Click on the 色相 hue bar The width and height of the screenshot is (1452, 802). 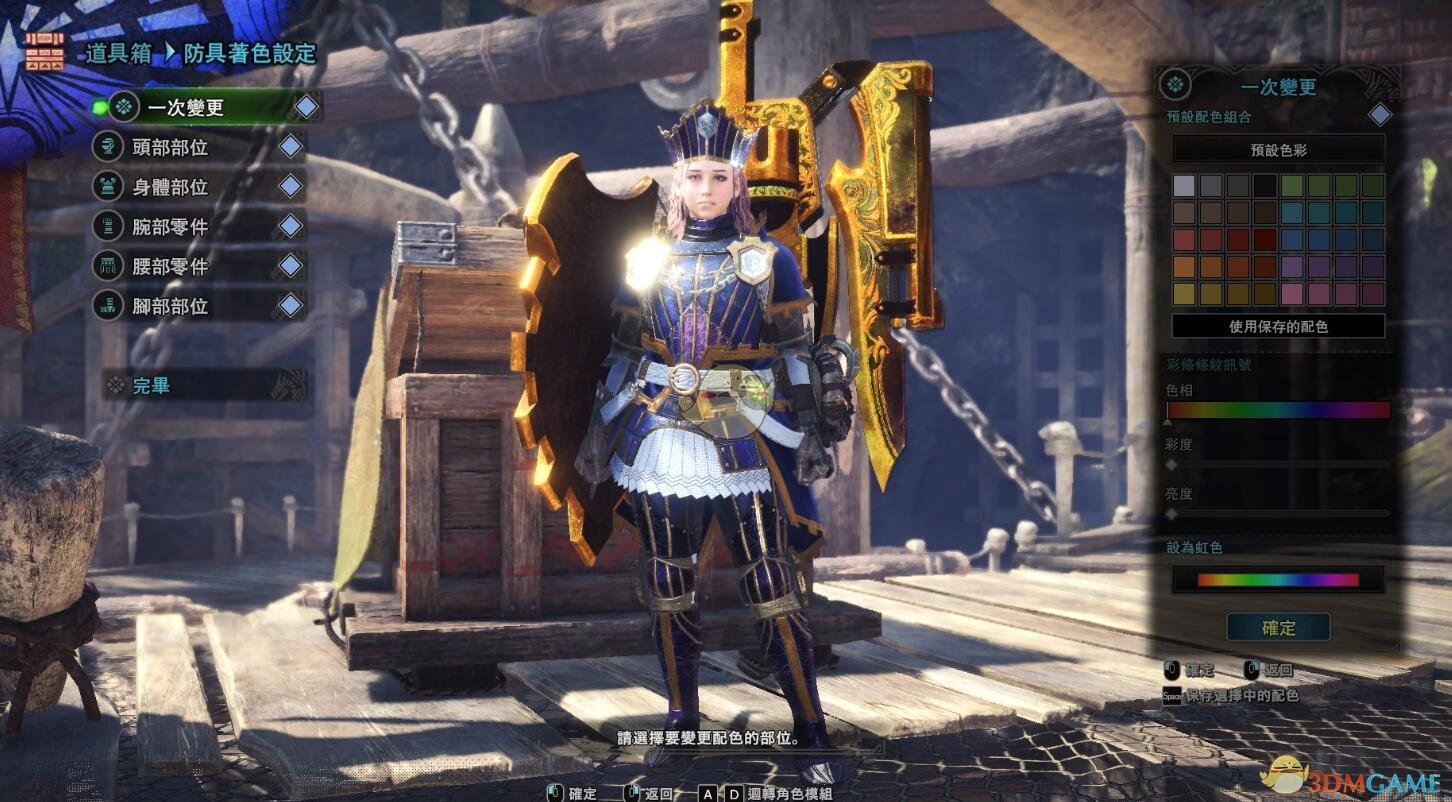(x=1278, y=410)
